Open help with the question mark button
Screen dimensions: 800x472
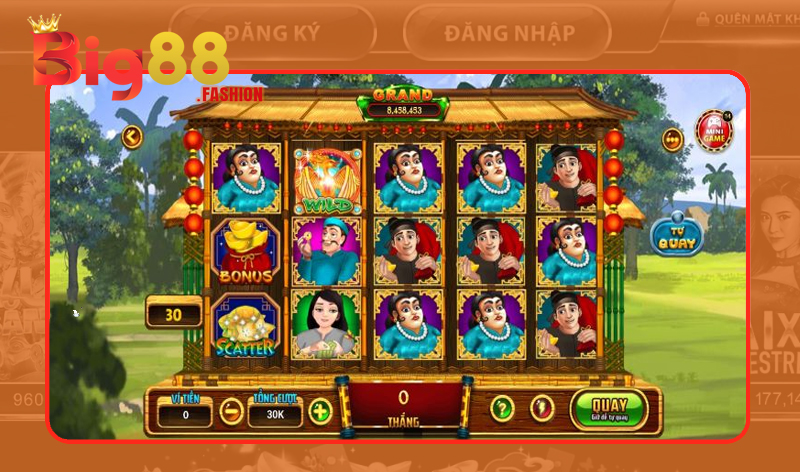point(502,408)
